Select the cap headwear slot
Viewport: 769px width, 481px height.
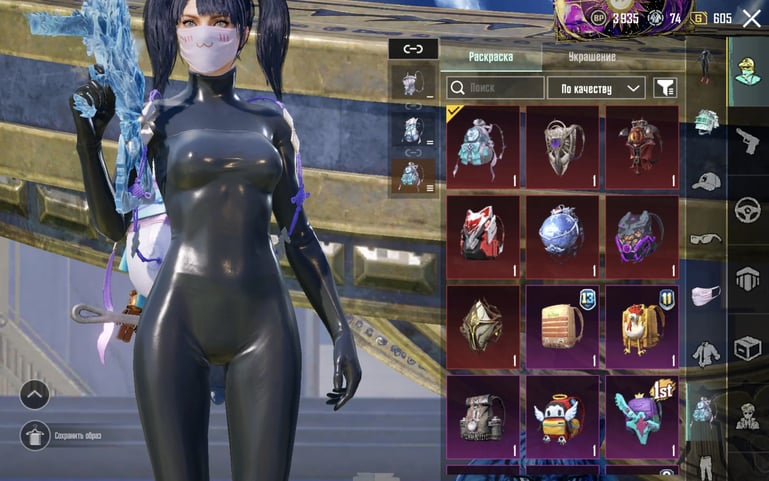pyautogui.click(x=707, y=181)
